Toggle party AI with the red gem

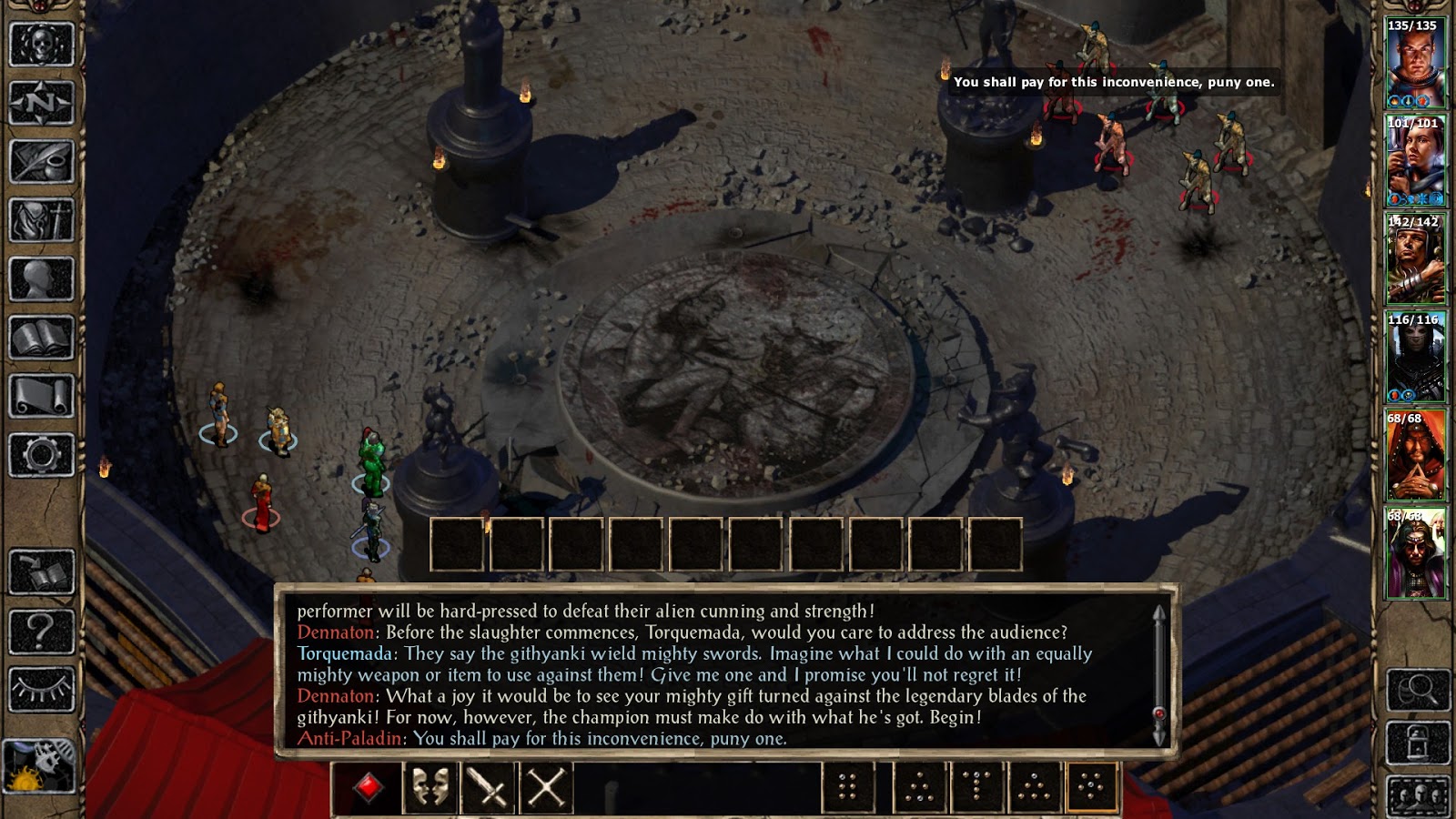pyautogui.click(x=370, y=786)
